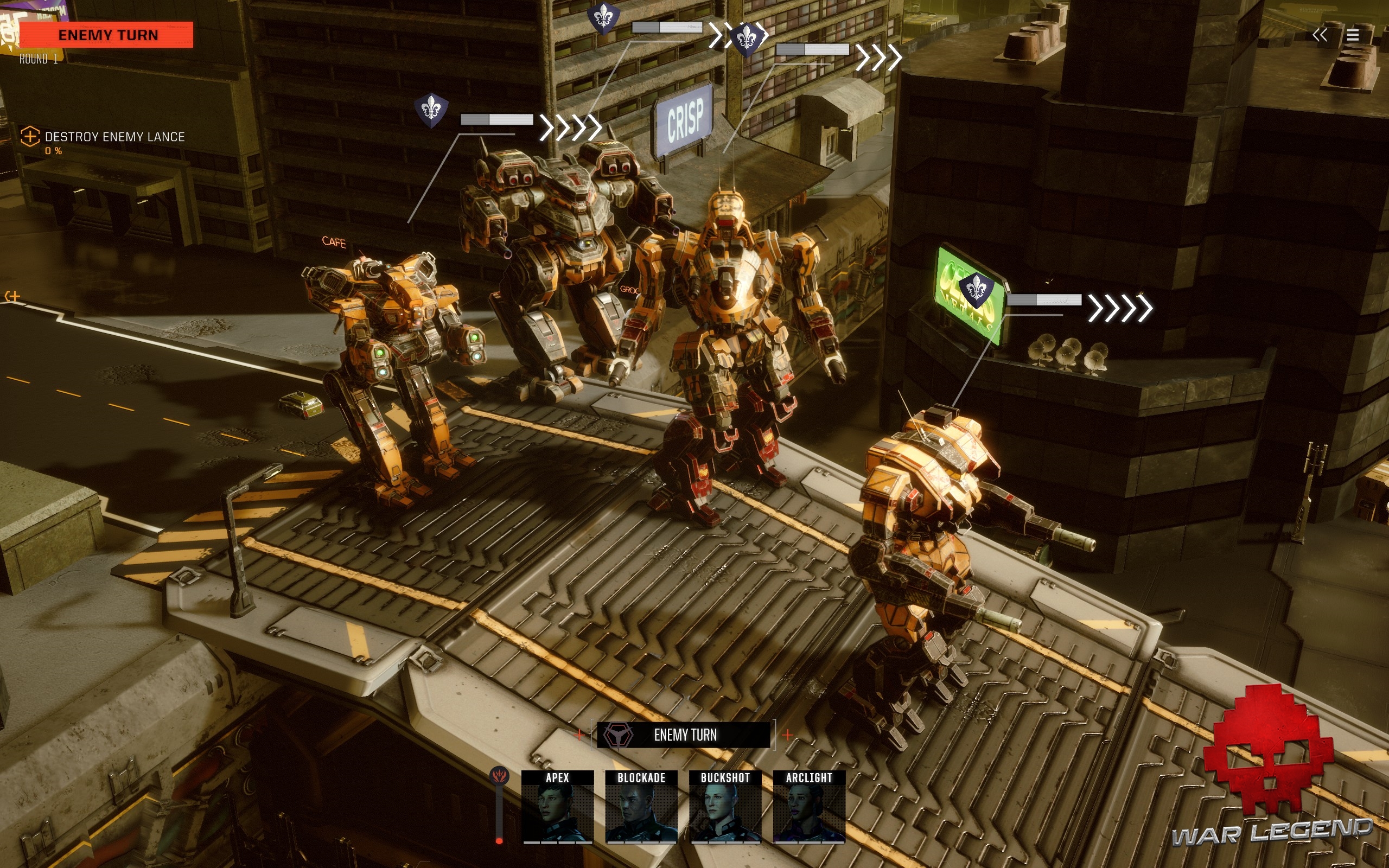Viewport: 1389px width, 868px height.
Task: Click the fleur-de-lis icon above the quad-armed mech
Action: pyautogui.click(x=604, y=17)
